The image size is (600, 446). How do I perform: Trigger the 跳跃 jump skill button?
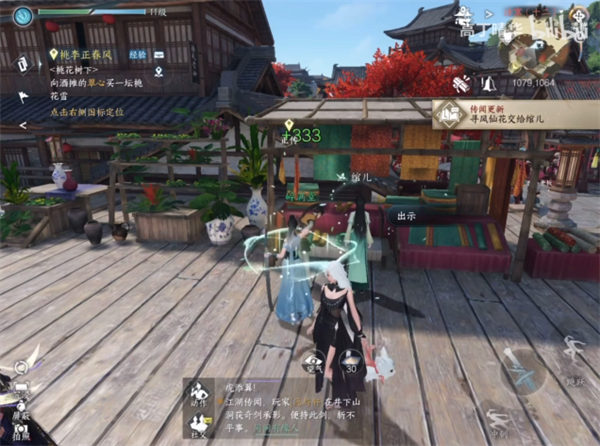coord(573,354)
